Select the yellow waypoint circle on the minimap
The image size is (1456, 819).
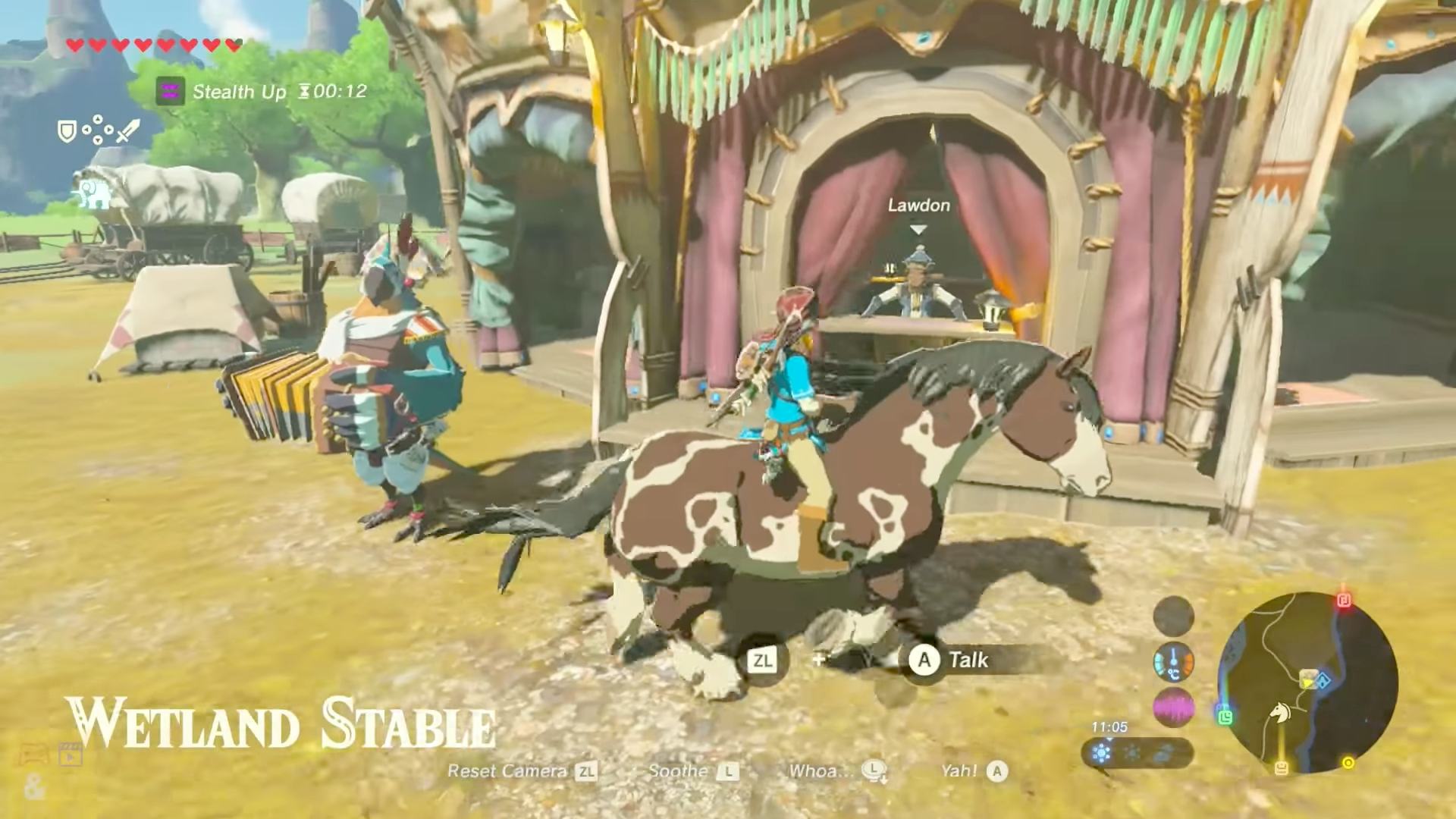tap(1348, 762)
